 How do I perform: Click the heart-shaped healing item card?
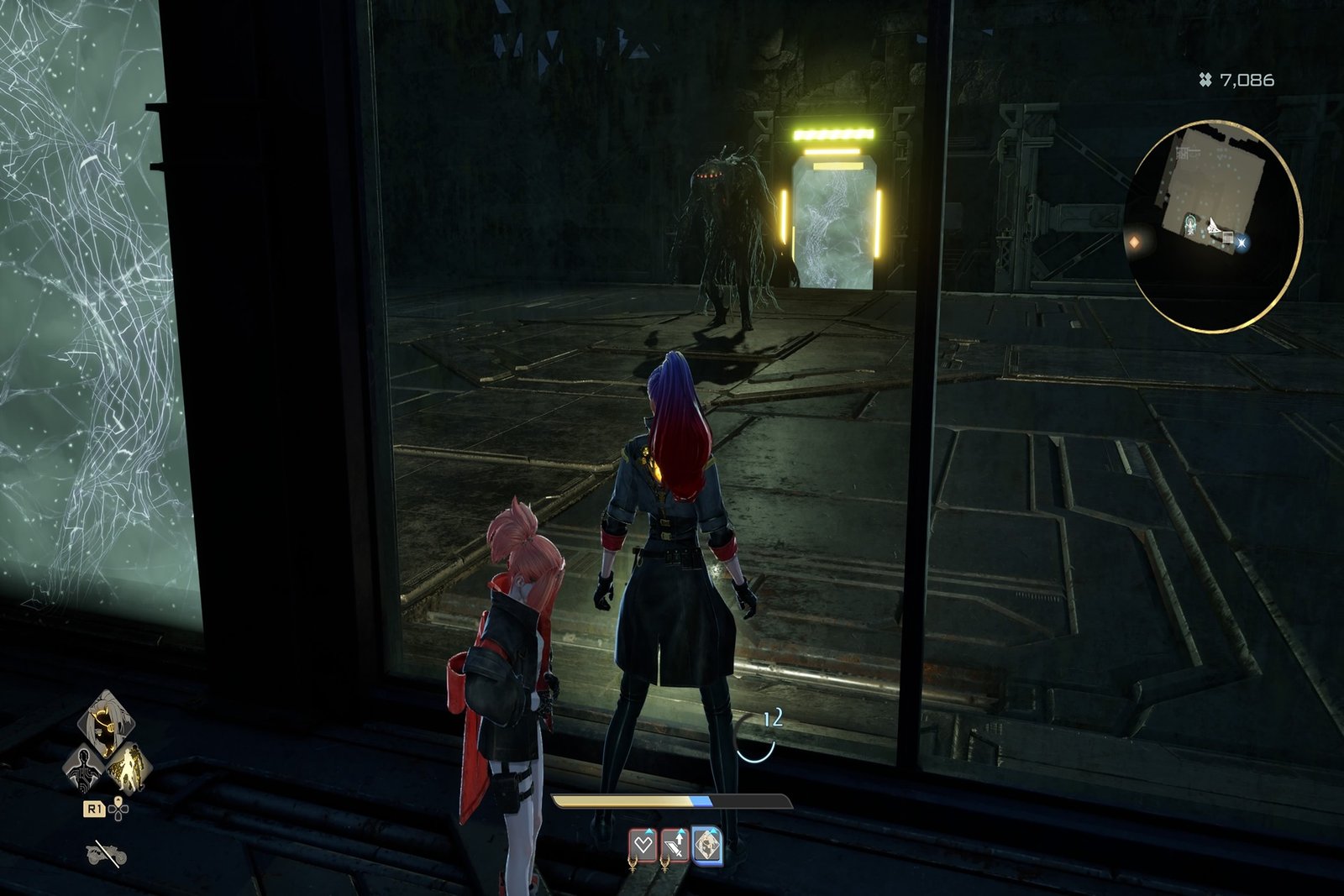point(643,846)
